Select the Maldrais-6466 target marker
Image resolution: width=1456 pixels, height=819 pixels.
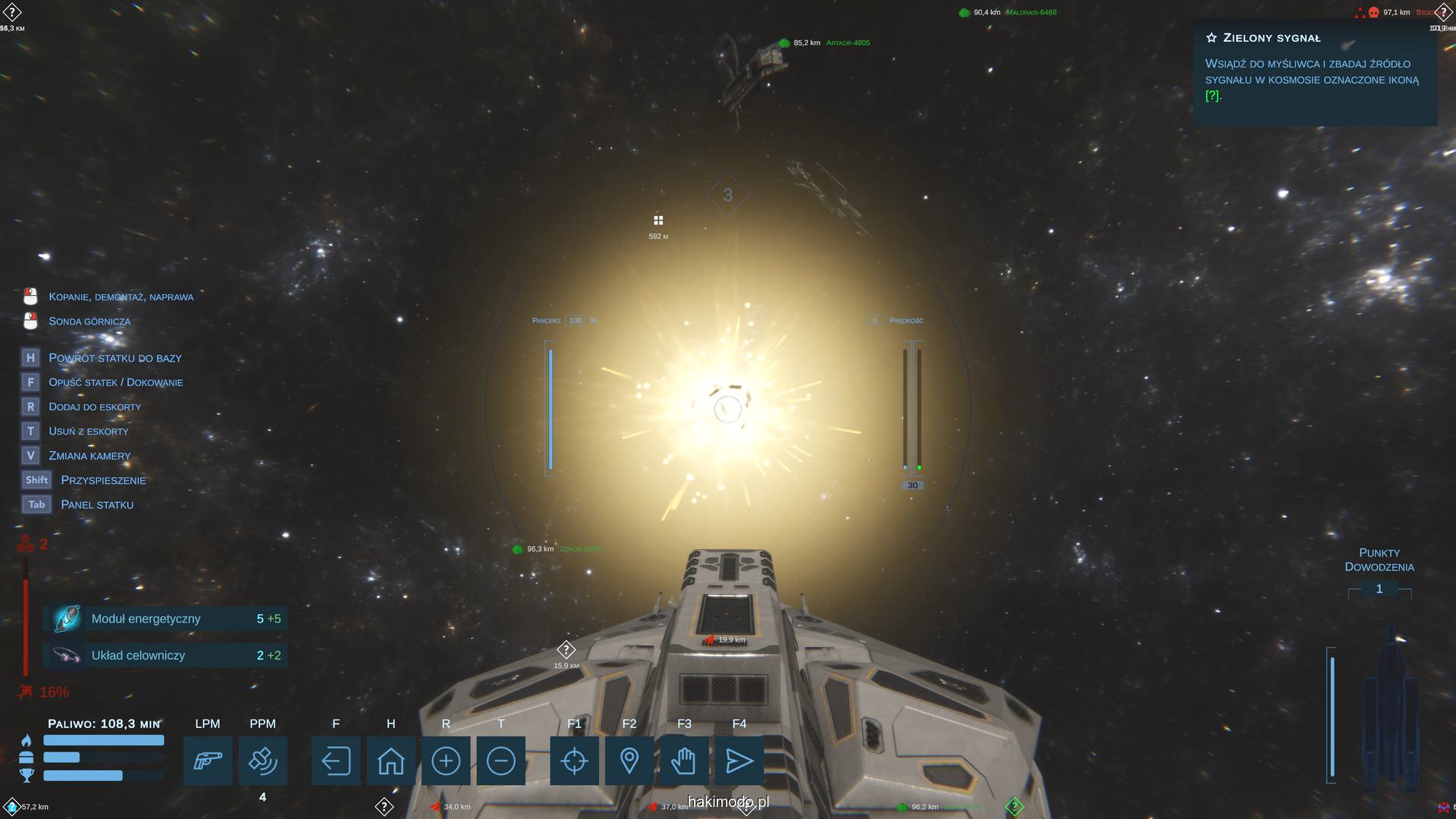[965, 13]
